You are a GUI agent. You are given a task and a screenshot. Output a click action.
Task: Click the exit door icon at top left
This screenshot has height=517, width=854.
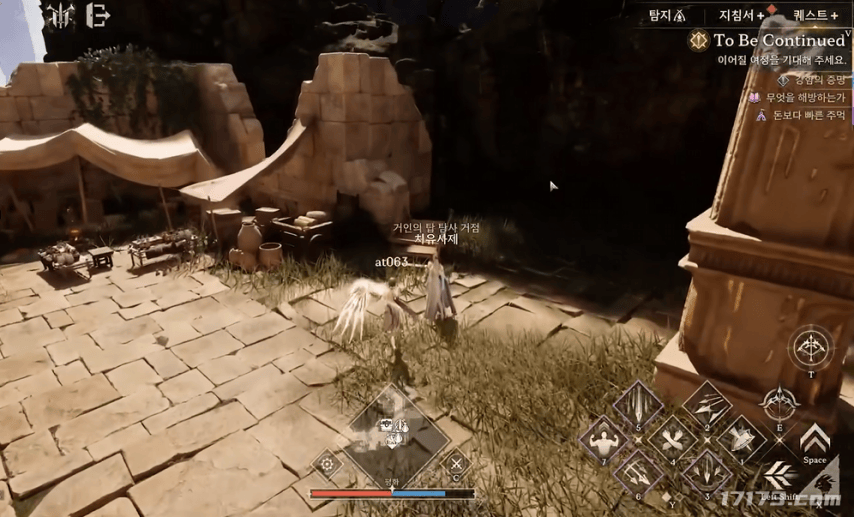coord(98,15)
